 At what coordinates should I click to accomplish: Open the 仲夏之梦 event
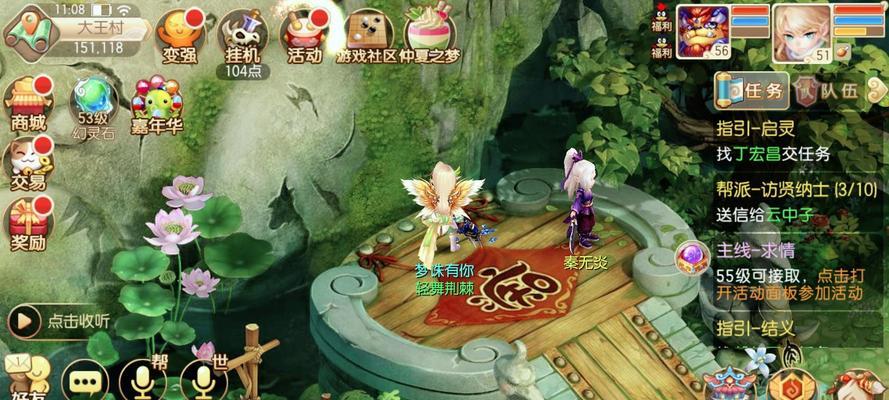pyautogui.click(x=427, y=37)
